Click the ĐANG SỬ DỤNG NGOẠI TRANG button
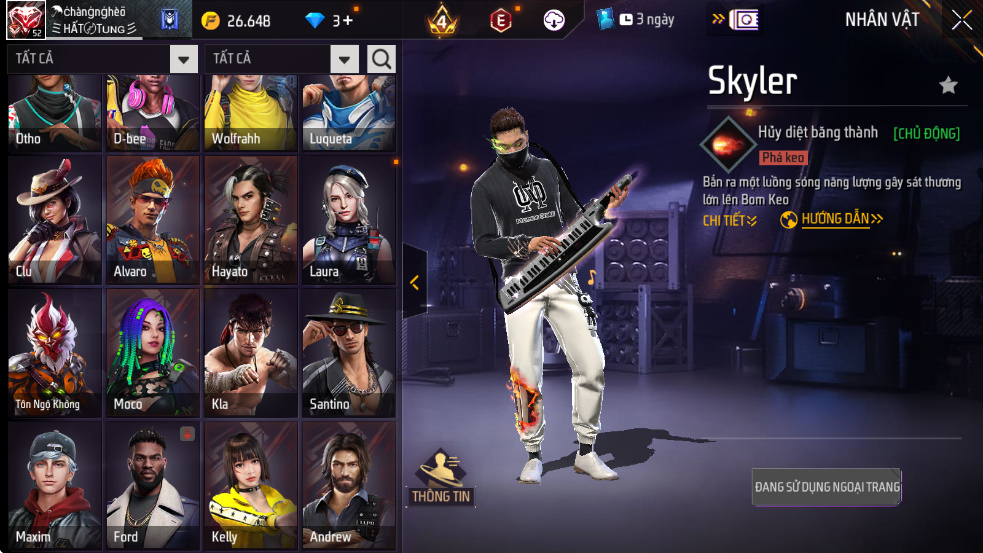Image resolution: width=983 pixels, height=553 pixels. [827, 487]
